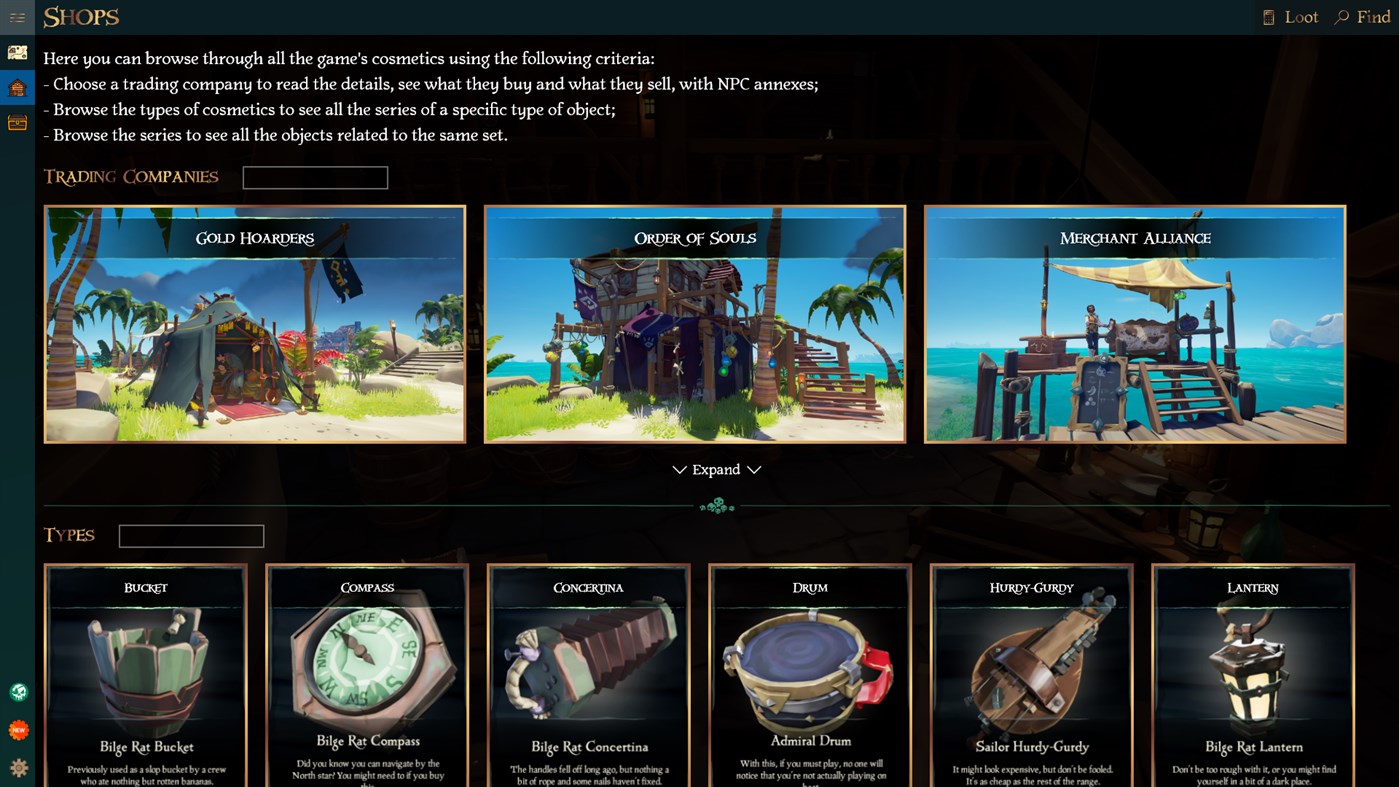The height and width of the screenshot is (787, 1399).
Task: Select the Order of Souls company
Action: (x=694, y=324)
